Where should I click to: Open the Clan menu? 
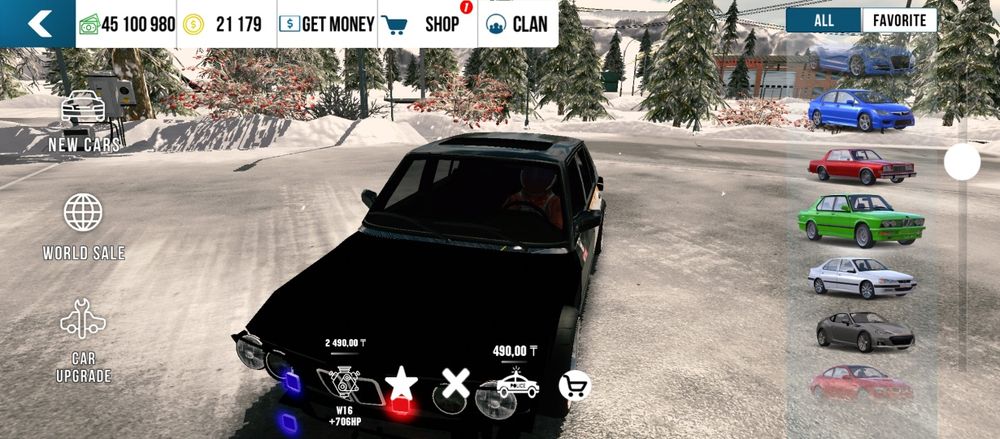click(x=517, y=24)
